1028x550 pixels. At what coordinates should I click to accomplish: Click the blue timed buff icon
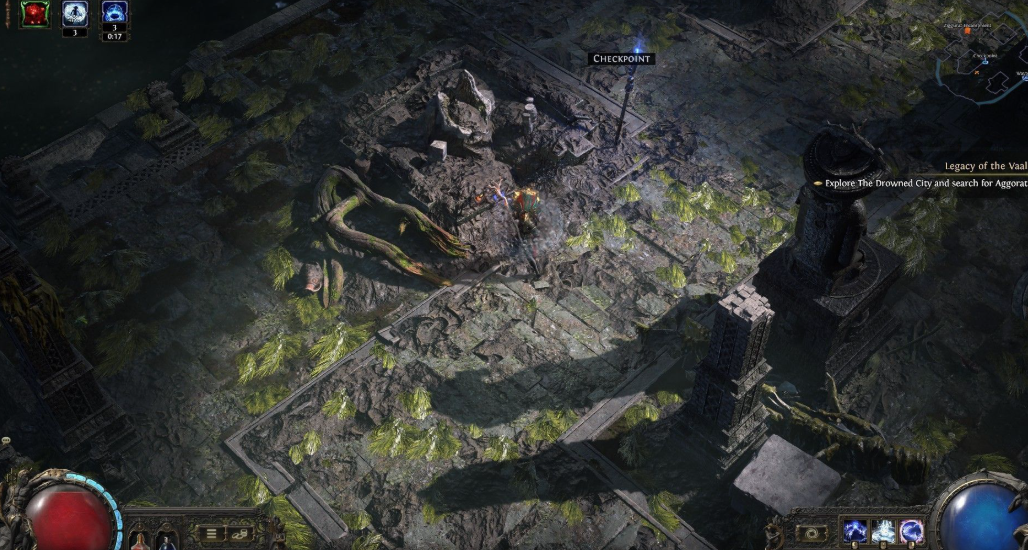[x=115, y=14]
